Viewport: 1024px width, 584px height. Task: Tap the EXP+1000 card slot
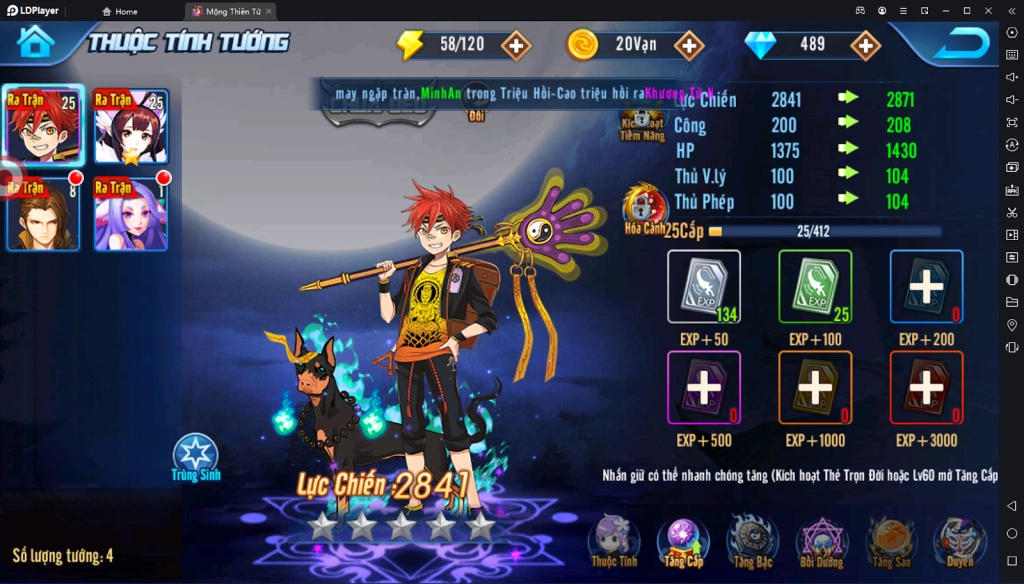(x=815, y=388)
